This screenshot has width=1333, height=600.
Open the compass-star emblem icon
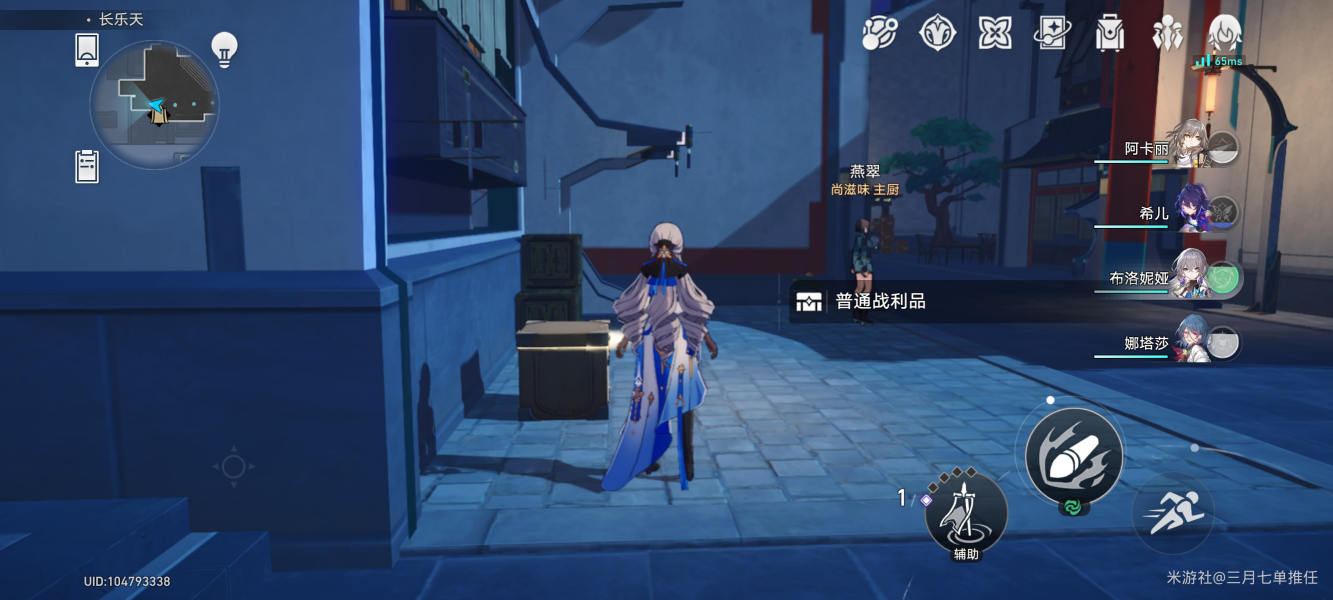(x=937, y=33)
